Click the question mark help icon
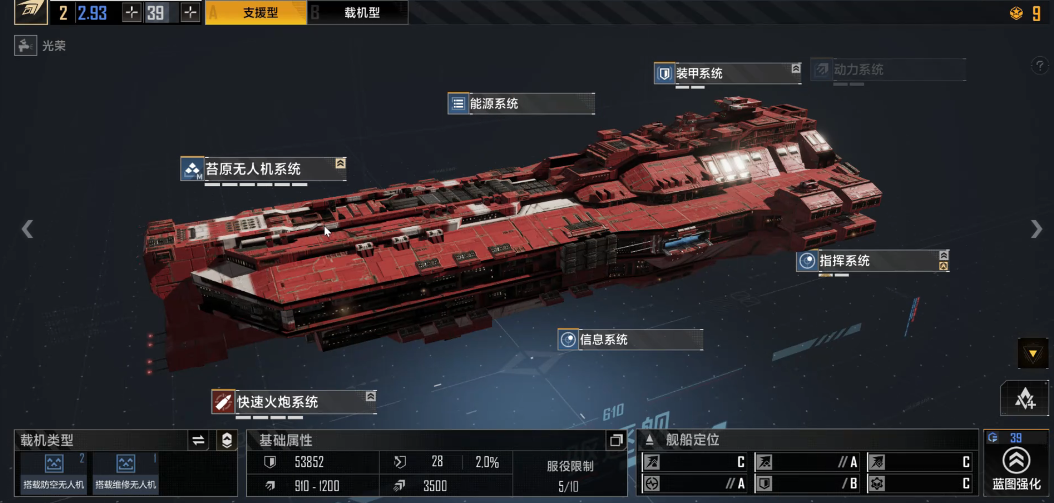Image resolution: width=1054 pixels, height=503 pixels. pos(1039,66)
